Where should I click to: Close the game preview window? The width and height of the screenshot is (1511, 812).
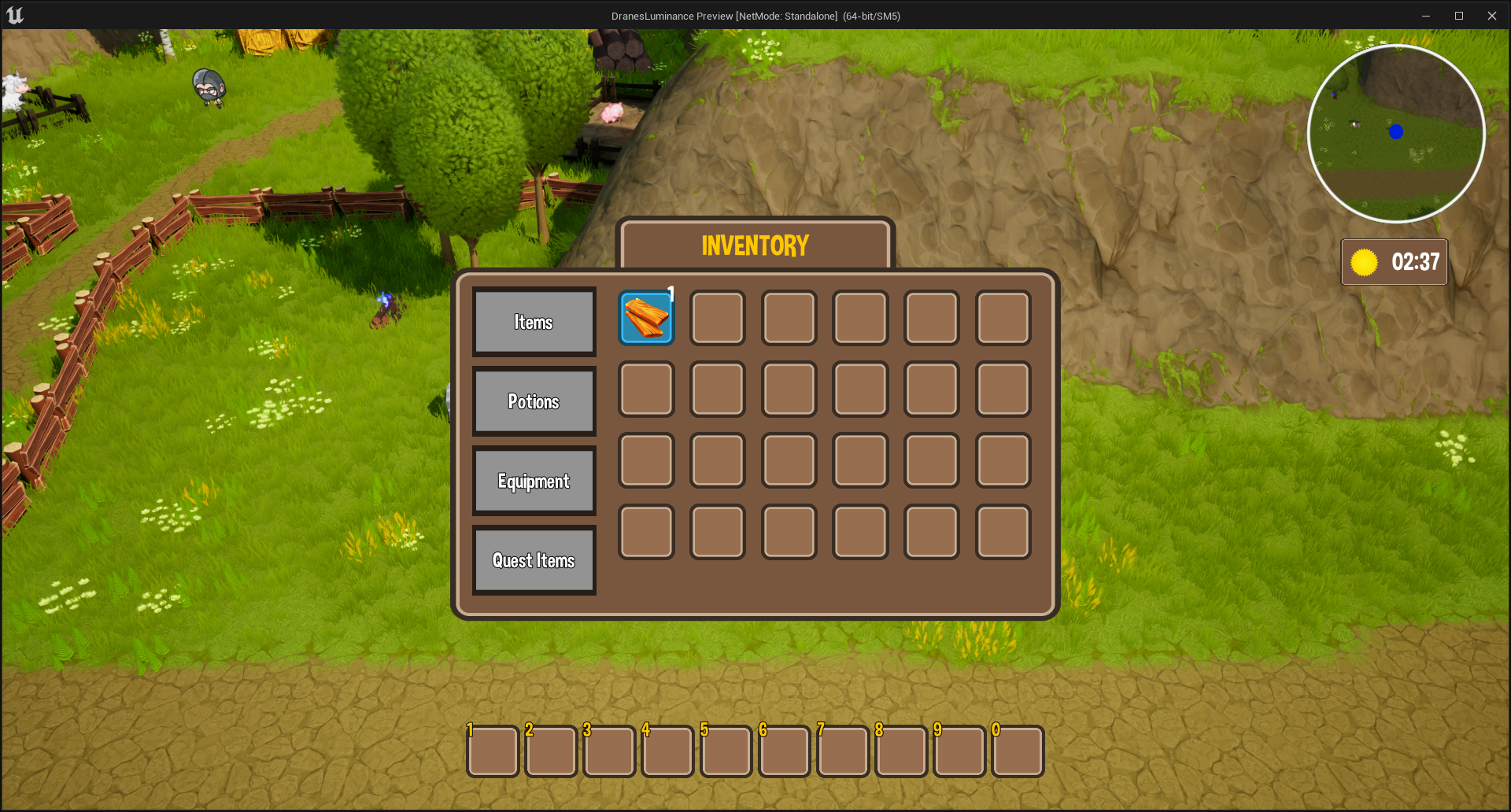point(1491,16)
